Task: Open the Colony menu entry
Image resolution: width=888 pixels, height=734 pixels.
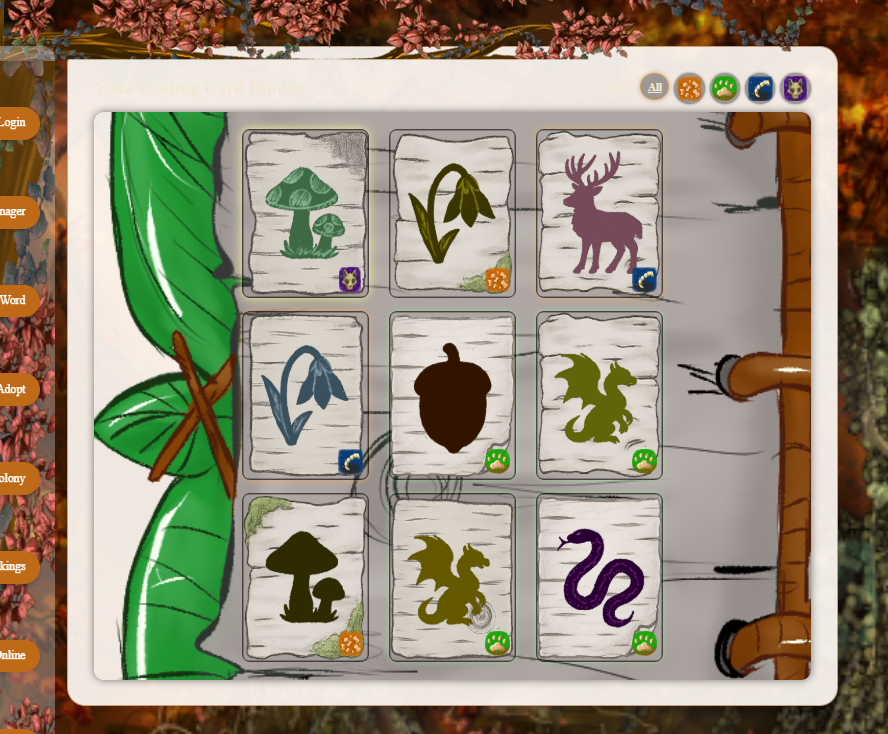Action: (x=15, y=478)
